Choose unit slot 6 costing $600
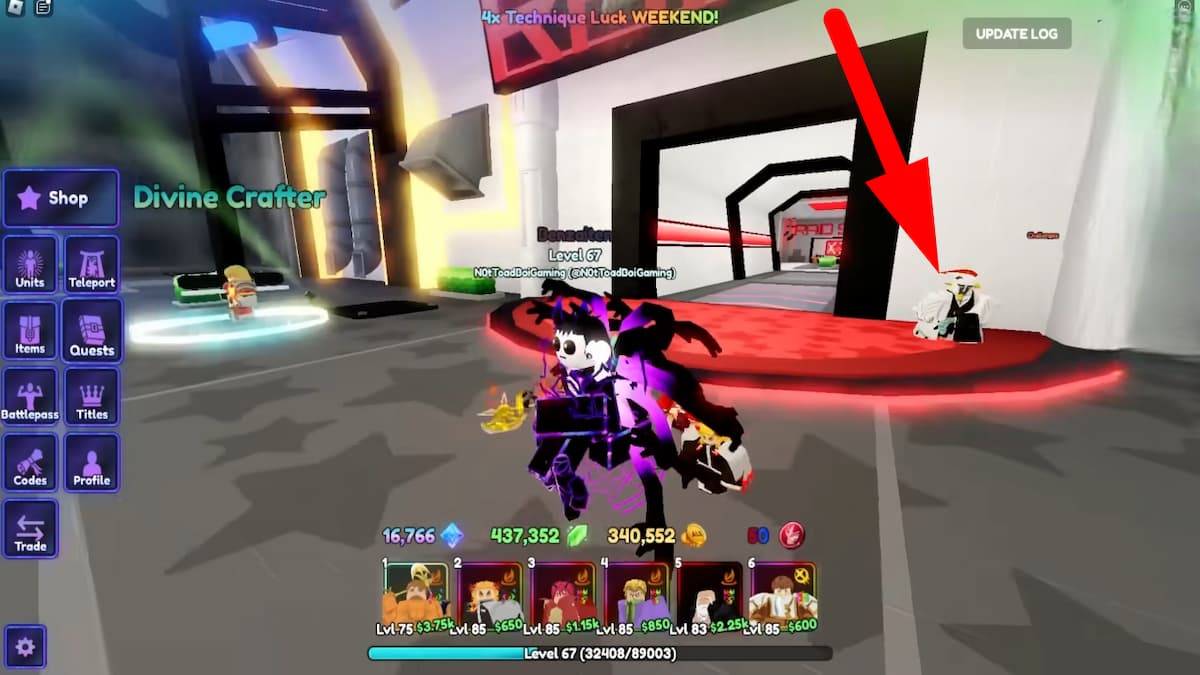1200x675 pixels. click(x=784, y=596)
